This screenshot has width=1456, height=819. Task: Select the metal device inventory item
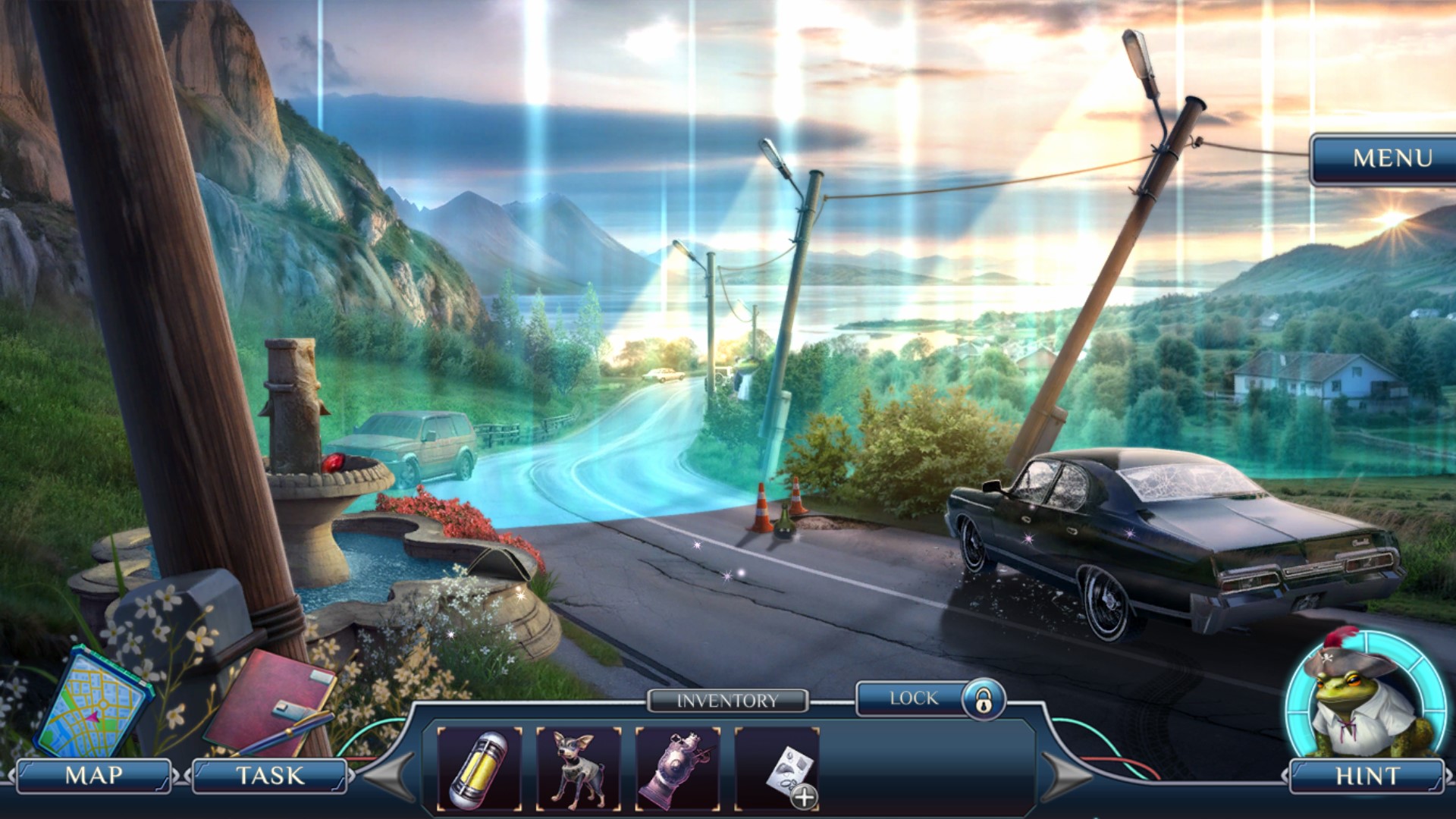678,769
